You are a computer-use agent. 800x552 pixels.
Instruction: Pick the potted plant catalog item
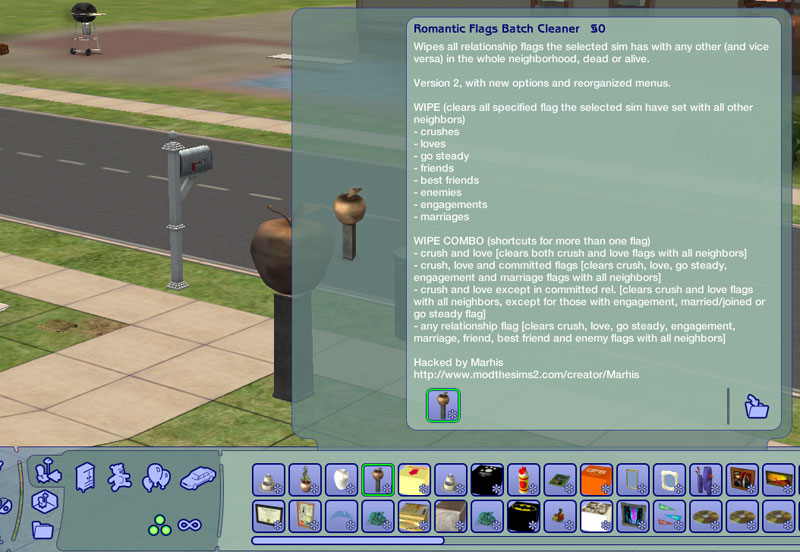pos(304,480)
